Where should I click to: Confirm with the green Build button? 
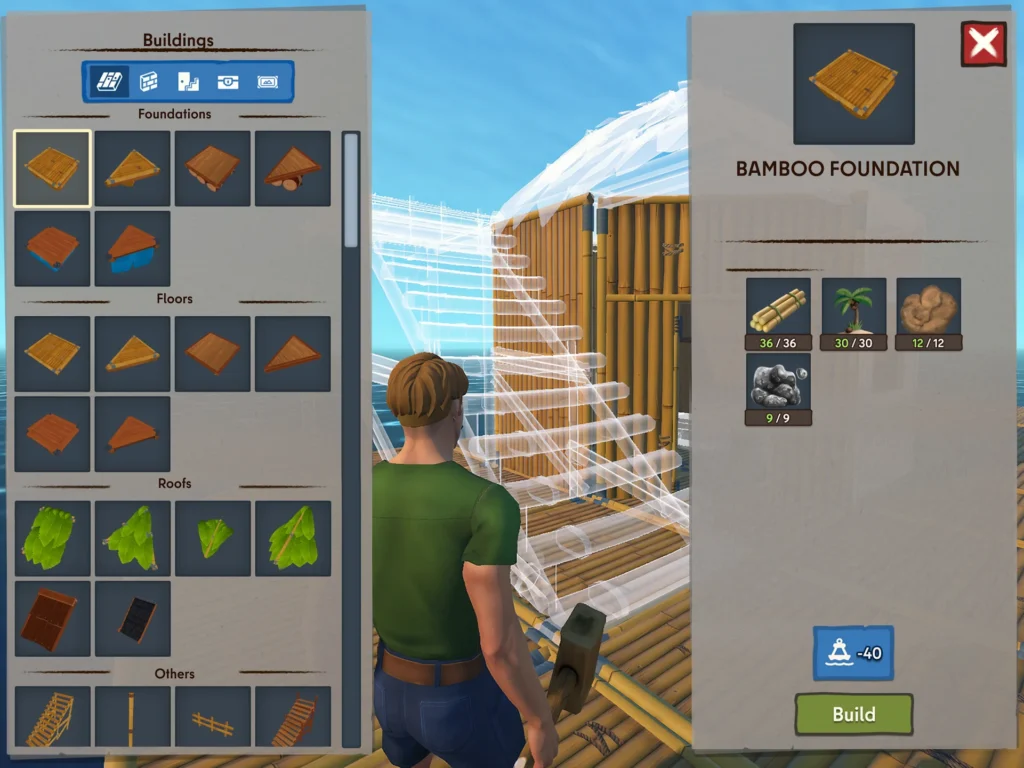(x=853, y=714)
